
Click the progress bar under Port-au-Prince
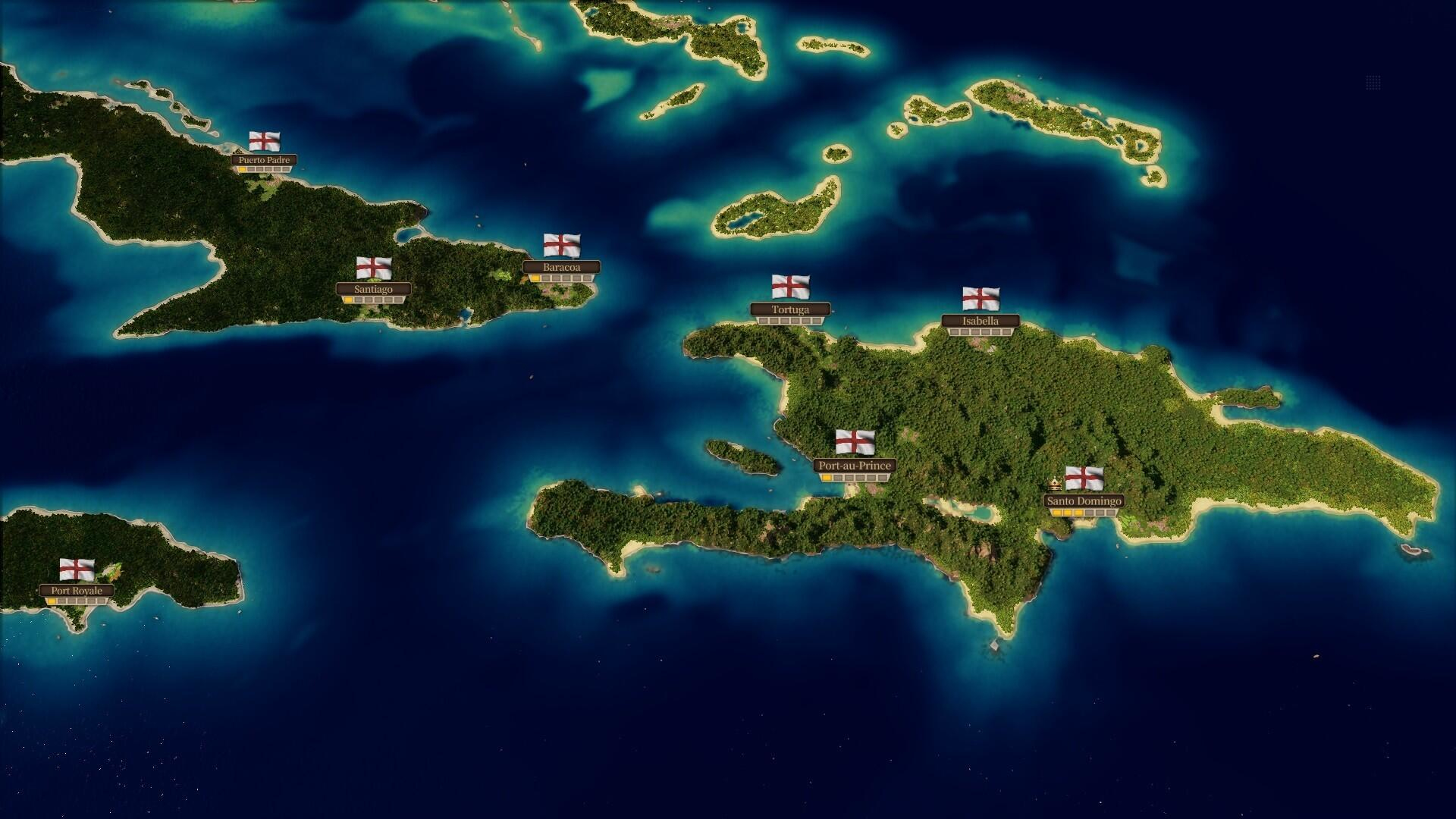click(x=855, y=478)
